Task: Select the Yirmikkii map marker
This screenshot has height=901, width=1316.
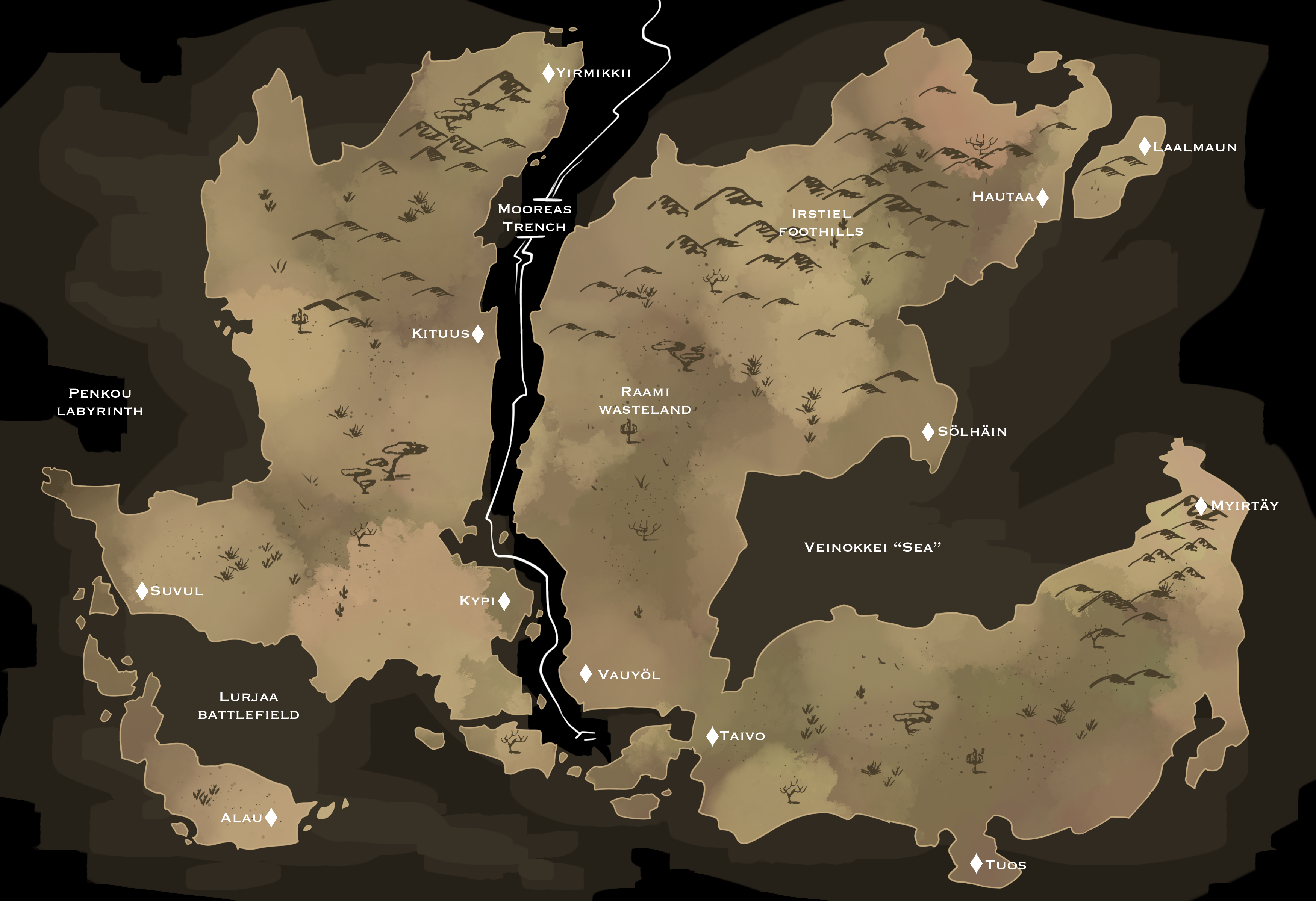Action: [x=548, y=73]
